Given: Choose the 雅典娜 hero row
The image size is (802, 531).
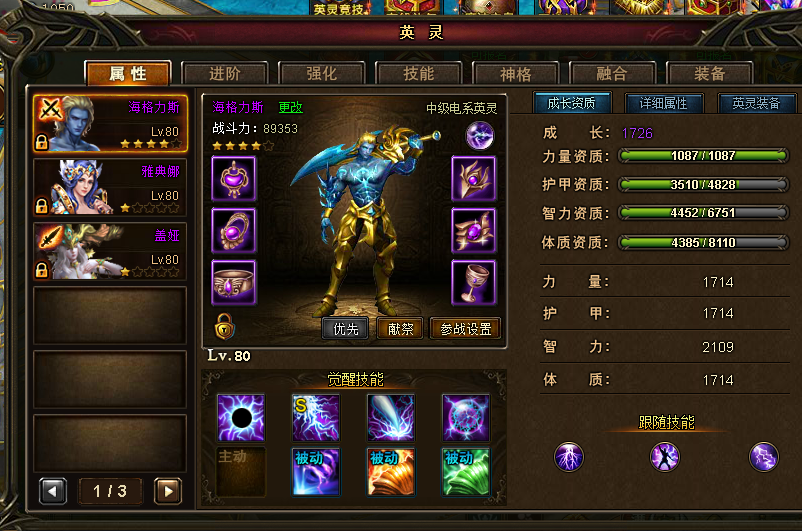Looking at the screenshot, I should click(109, 187).
